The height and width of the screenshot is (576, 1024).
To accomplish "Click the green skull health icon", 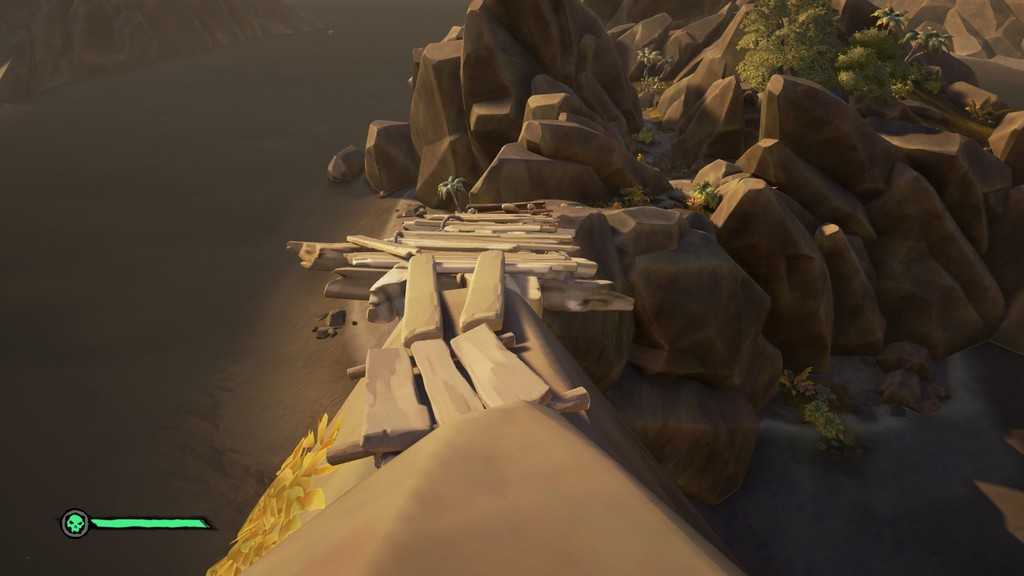I will pos(74,523).
